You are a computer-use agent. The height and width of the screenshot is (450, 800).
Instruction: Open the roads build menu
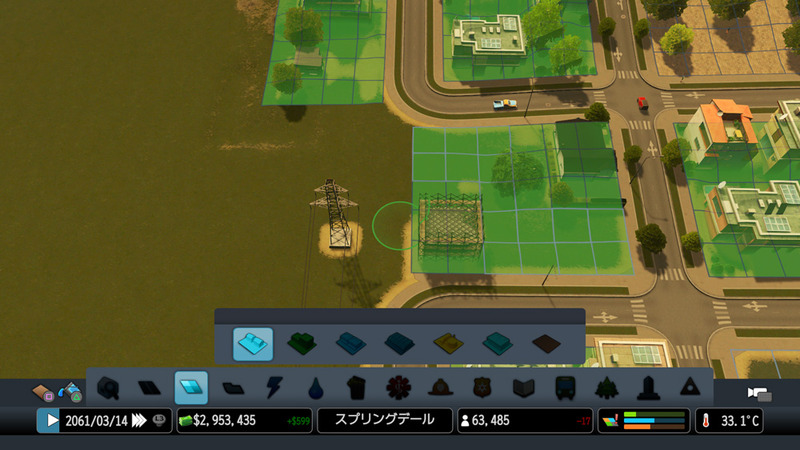(148, 387)
